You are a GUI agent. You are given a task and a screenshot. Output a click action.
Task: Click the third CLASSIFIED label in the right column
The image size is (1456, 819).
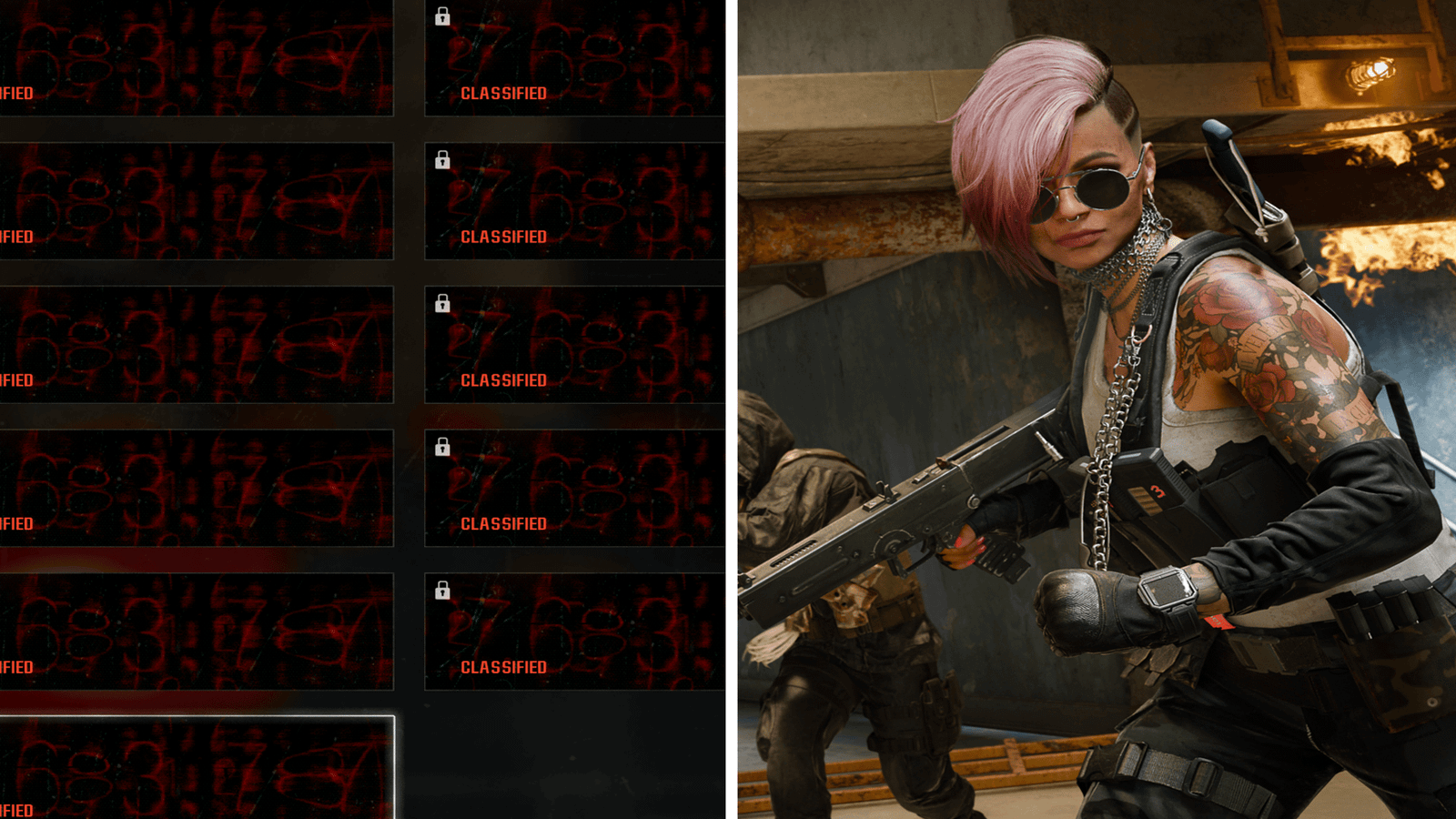(504, 379)
